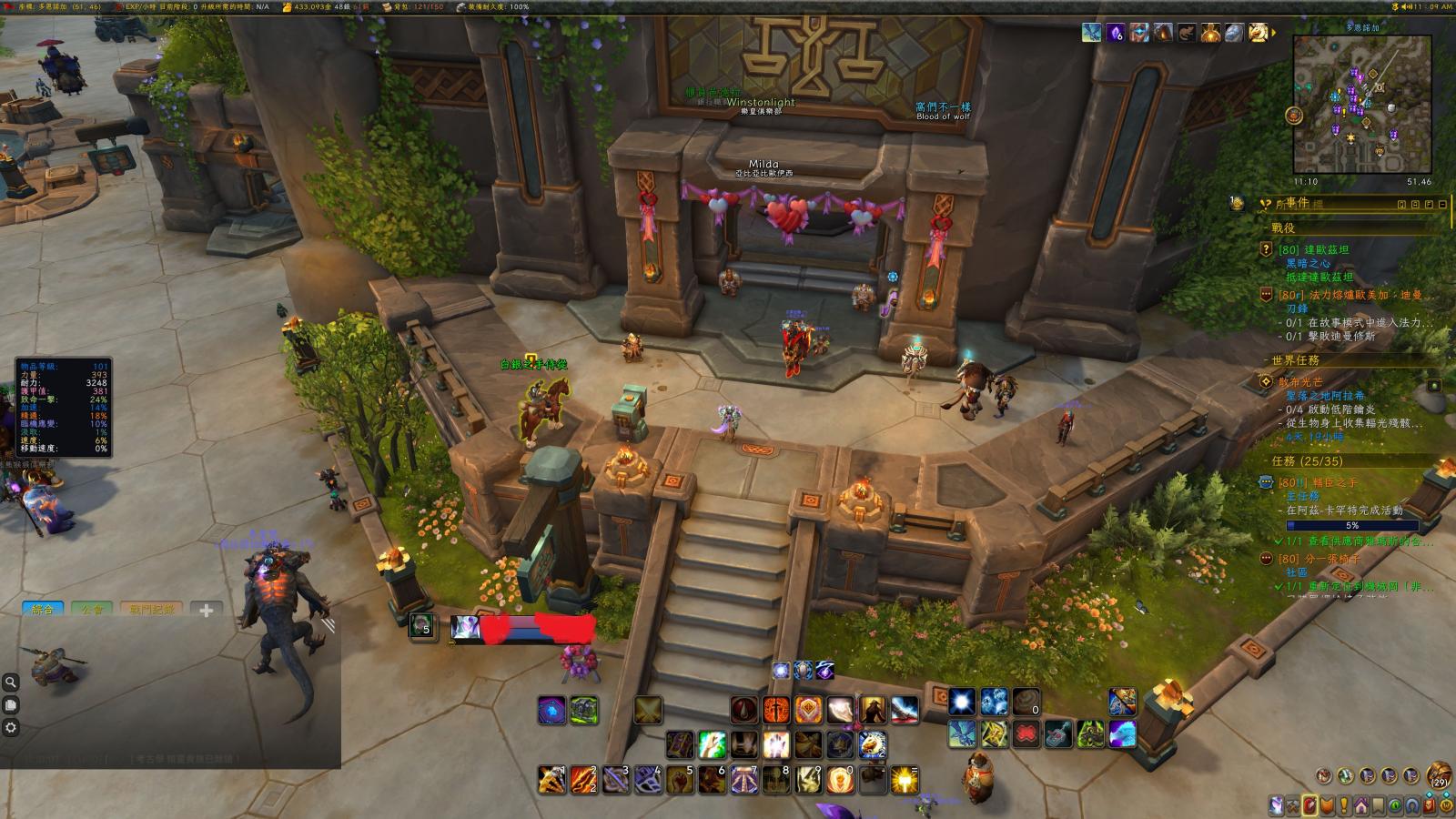Cast the glowing hammer ability on the = key
Image resolution: width=1456 pixels, height=819 pixels.
(x=904, y=780)
